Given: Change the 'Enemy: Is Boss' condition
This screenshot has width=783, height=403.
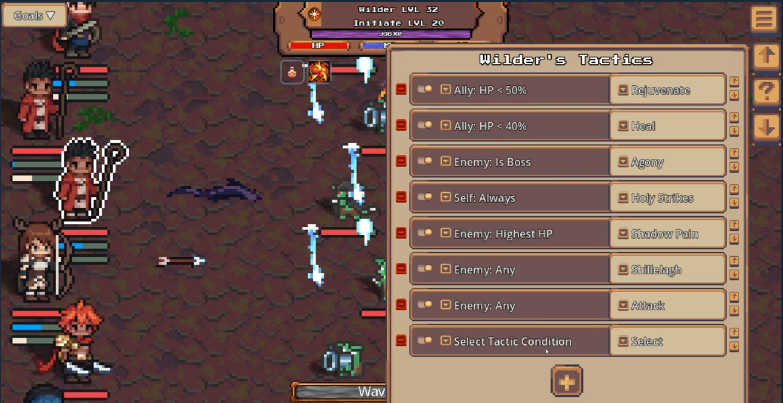Looking at the screenshot, I should click(x=520, y=162).
